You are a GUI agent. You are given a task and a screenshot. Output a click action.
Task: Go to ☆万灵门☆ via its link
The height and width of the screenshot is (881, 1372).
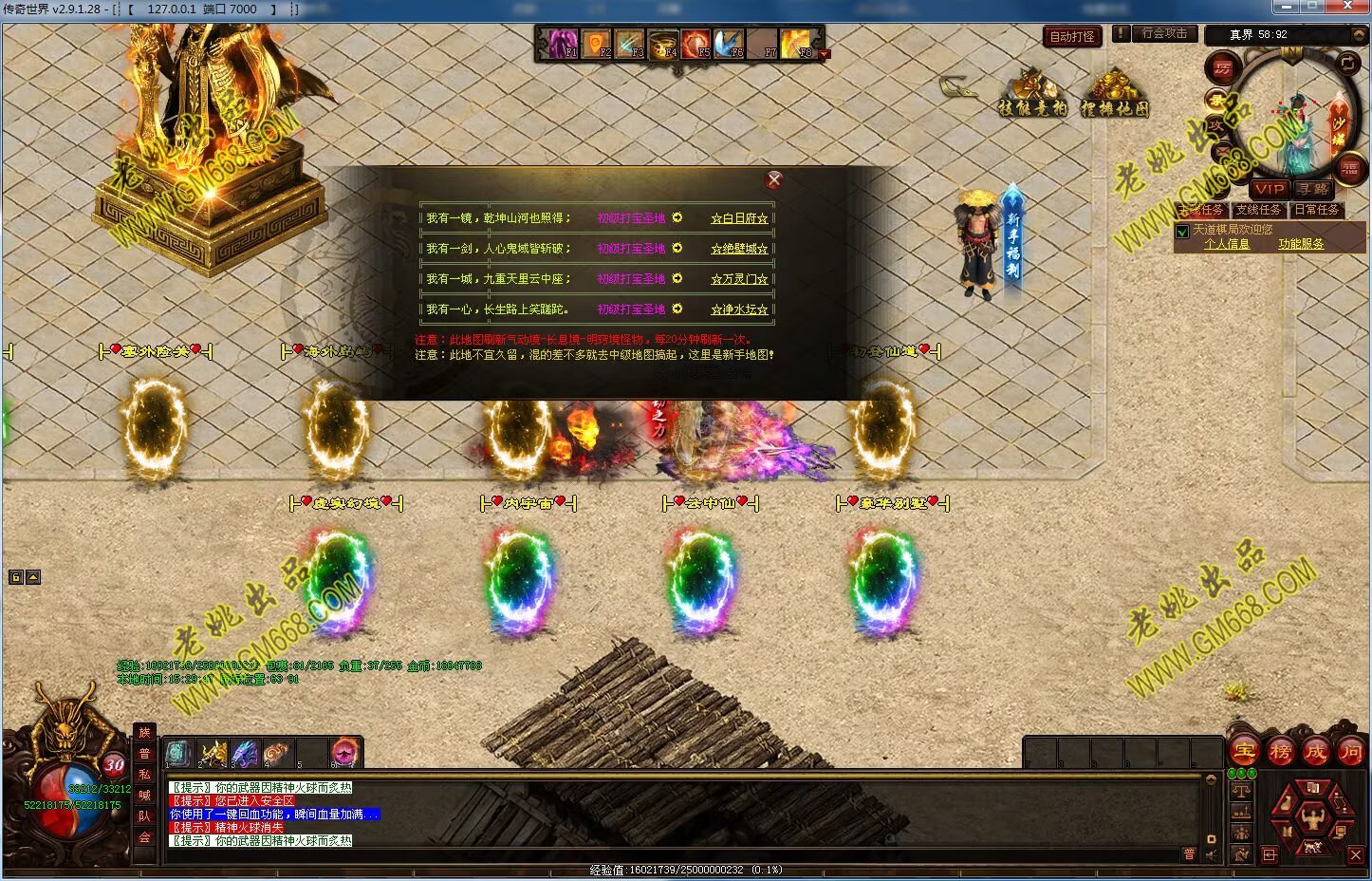[739, 279]
